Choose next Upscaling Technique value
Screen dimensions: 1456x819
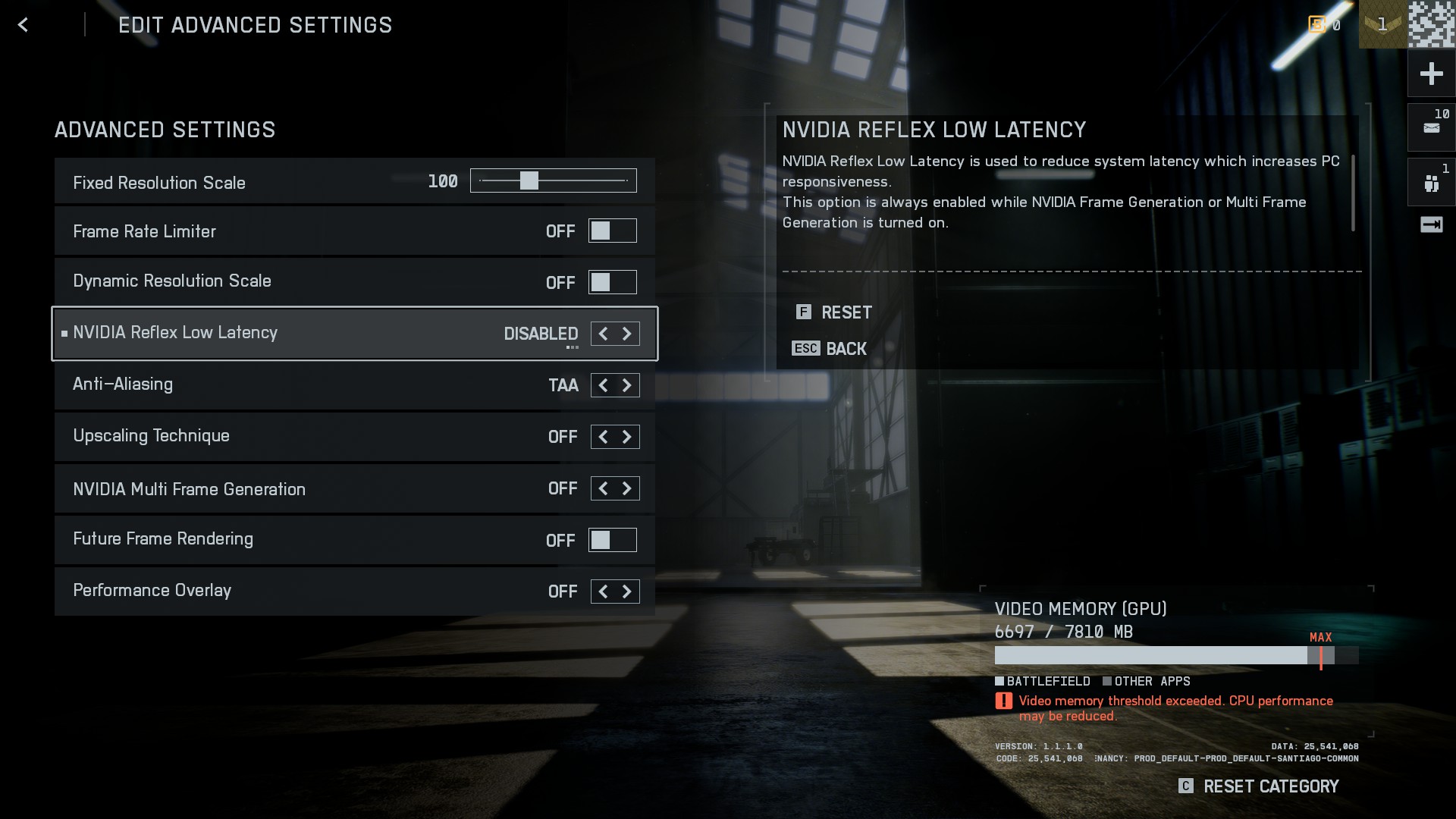tap(627, 437)
